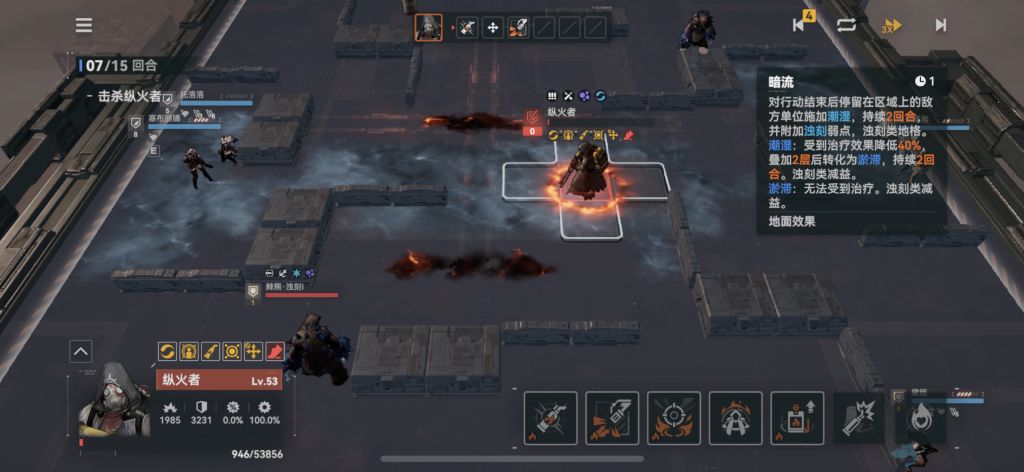Expand the unit panel with the up arrow

pos(81,351)
